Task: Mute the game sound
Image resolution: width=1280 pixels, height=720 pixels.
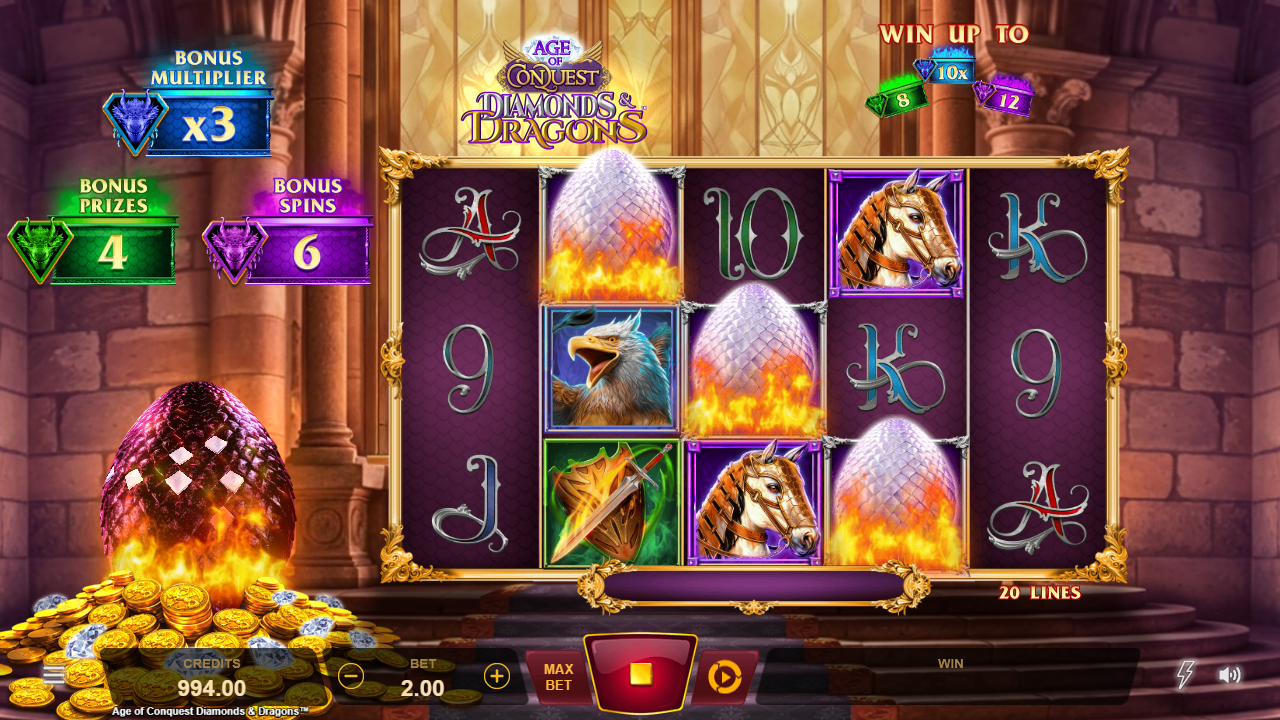Action: tap(1229, 675)
